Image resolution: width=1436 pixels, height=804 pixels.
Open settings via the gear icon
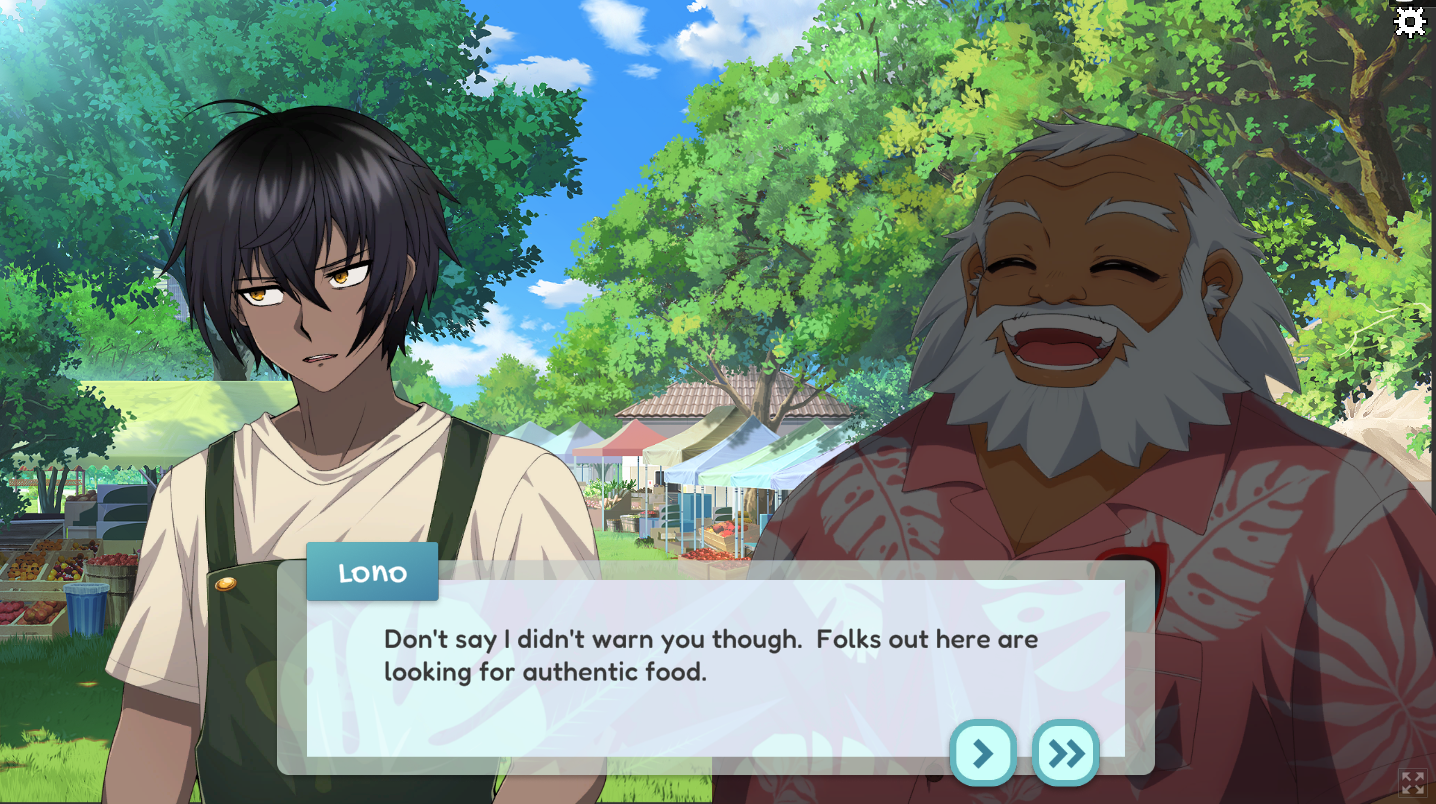1409,22
